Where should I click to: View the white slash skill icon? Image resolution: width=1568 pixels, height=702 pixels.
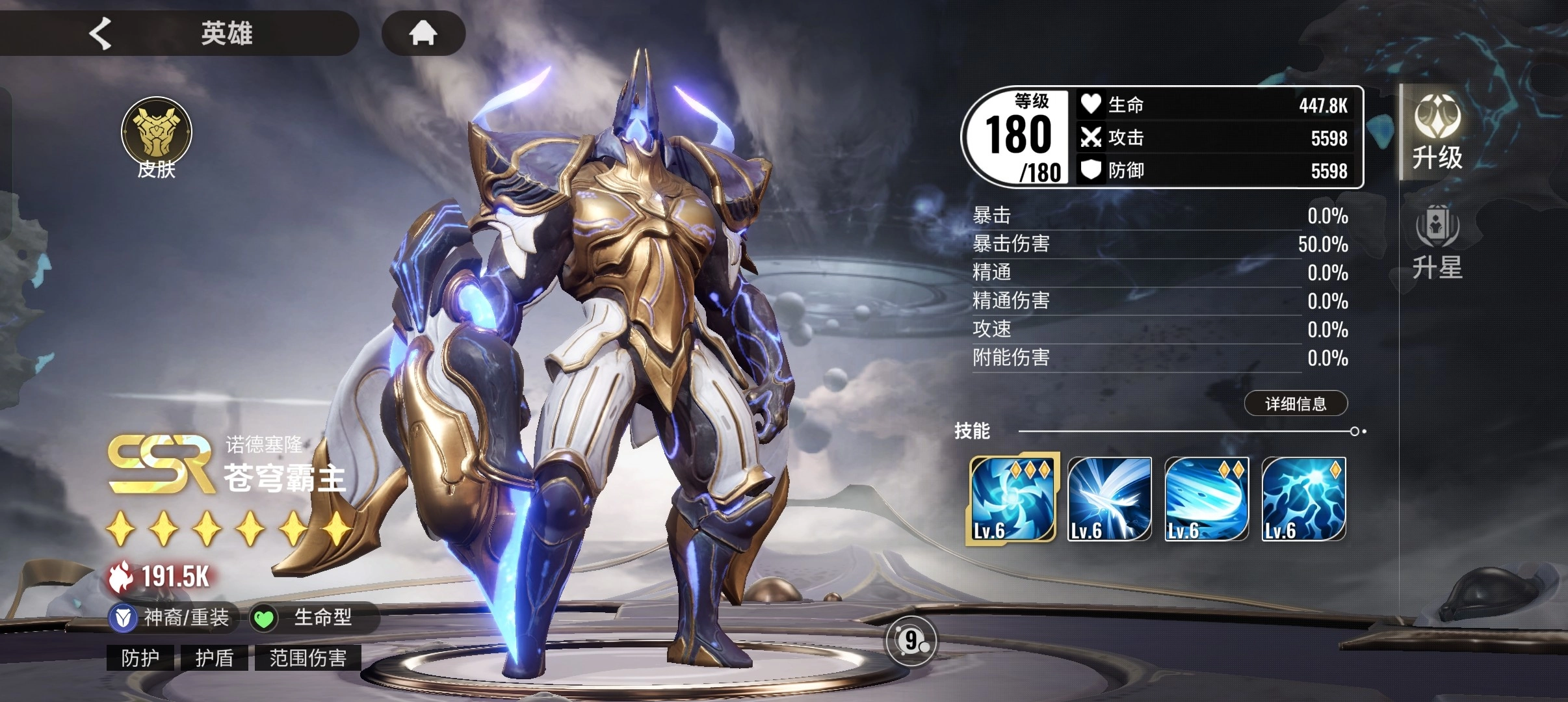[1109, 499]
